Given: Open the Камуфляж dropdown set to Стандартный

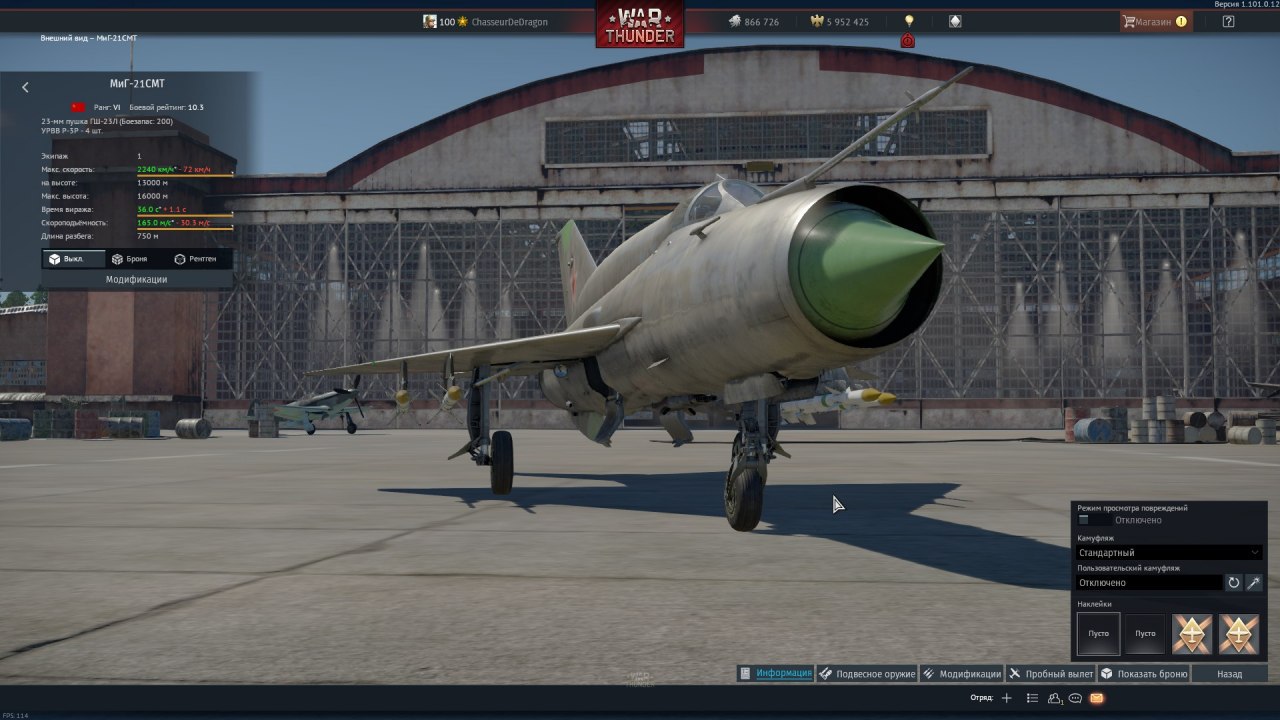Looking at the screenshot, I should coord(1169,552).
